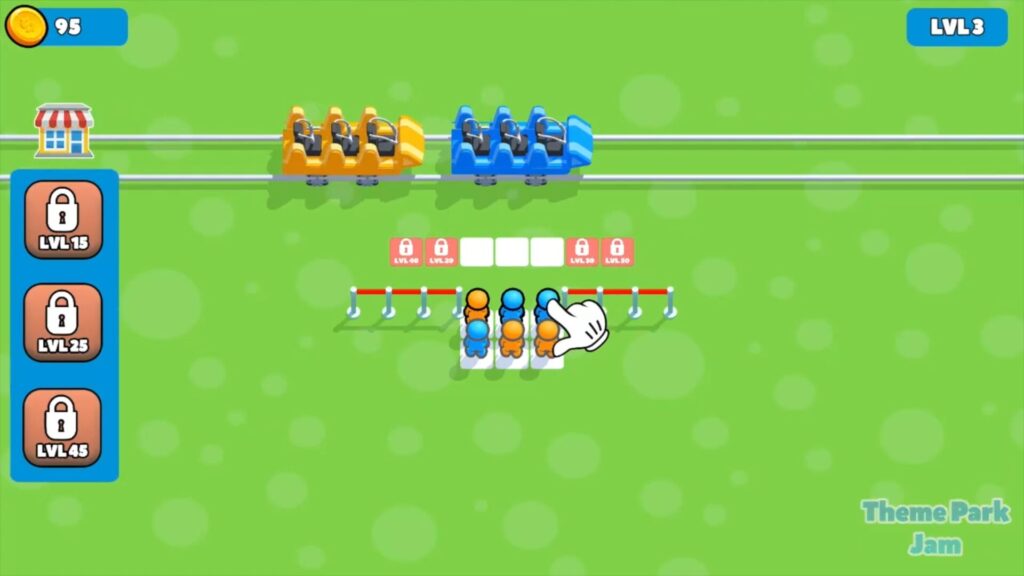This screenshot has height=576, width=1024.
Task: Select the locked LVL 25 booster
Action: pos(63,323)
